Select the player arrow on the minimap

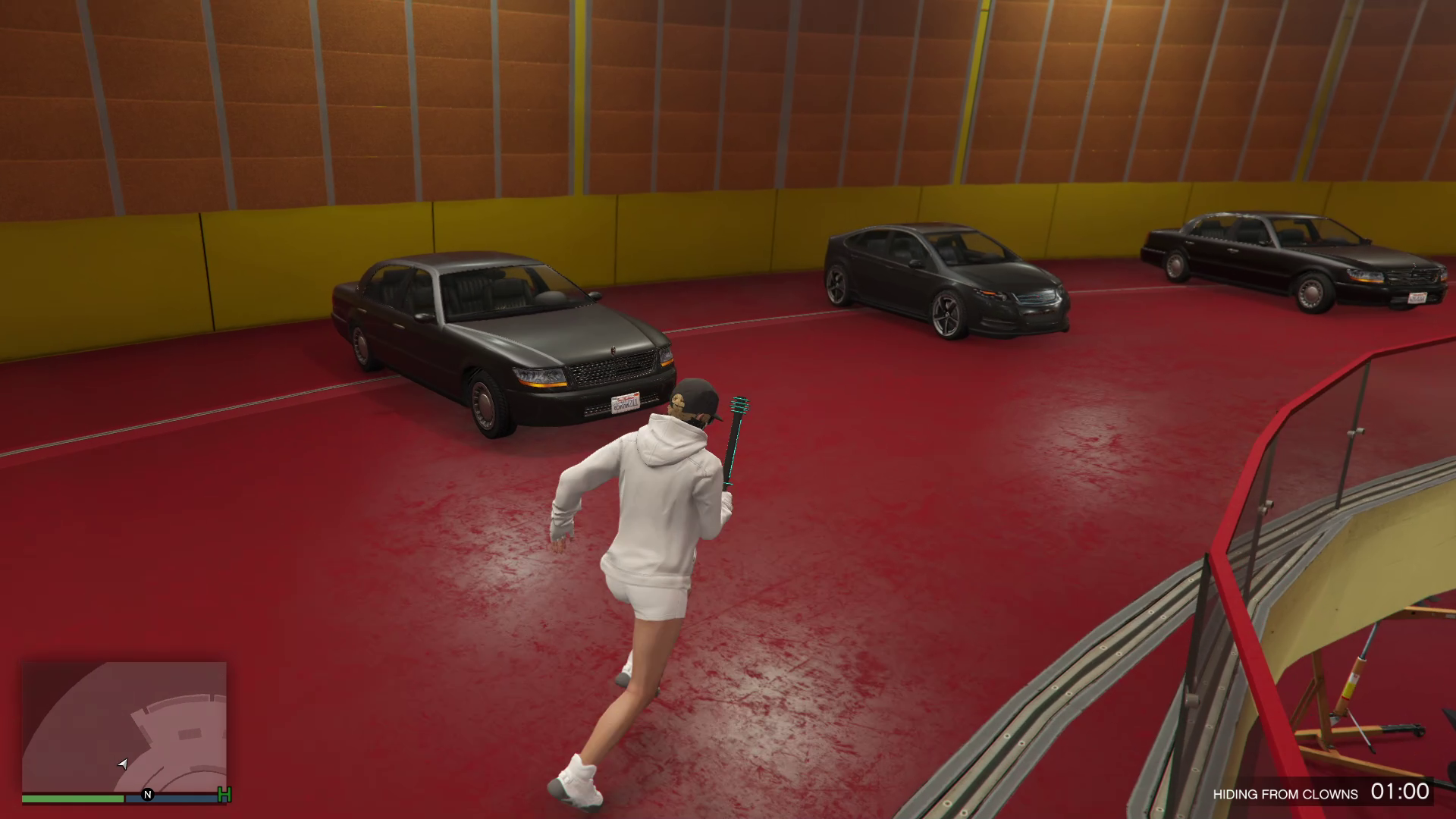[x=123, y=764]
